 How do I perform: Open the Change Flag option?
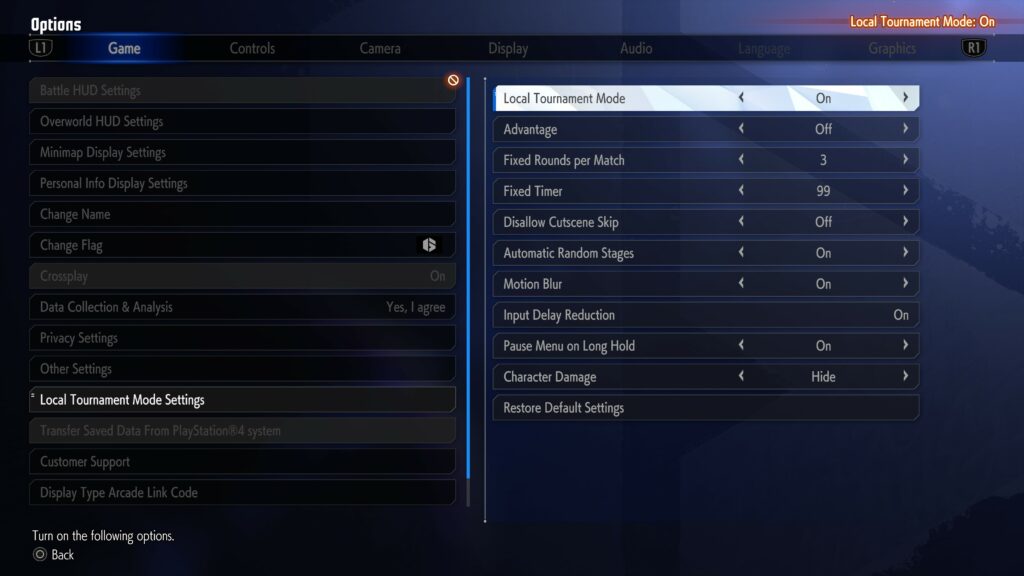242,245
